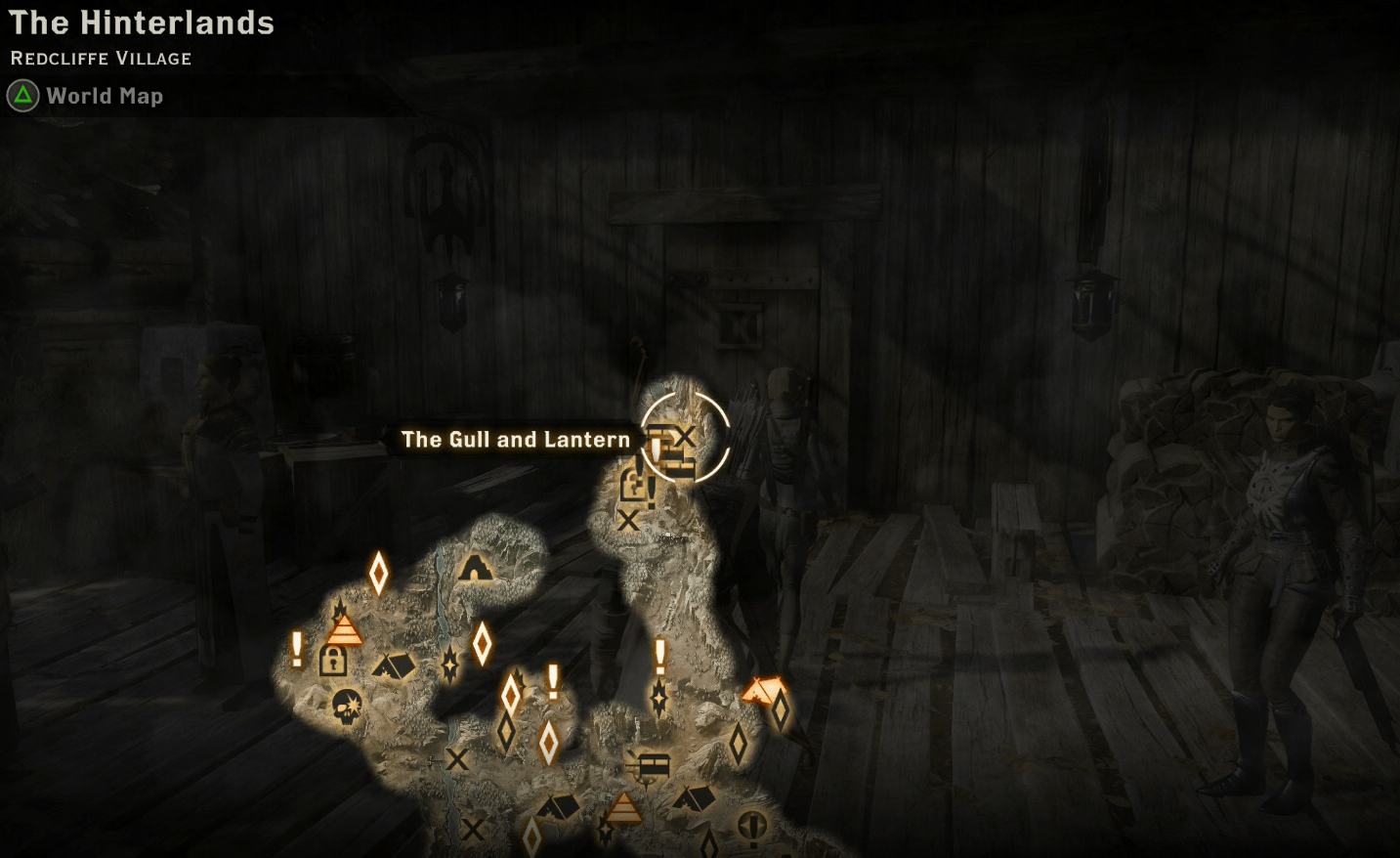The width and height of the screenshot is (1400, 858).
Task: Click The Gull and Lantern name label
Action: coord(515,440)
